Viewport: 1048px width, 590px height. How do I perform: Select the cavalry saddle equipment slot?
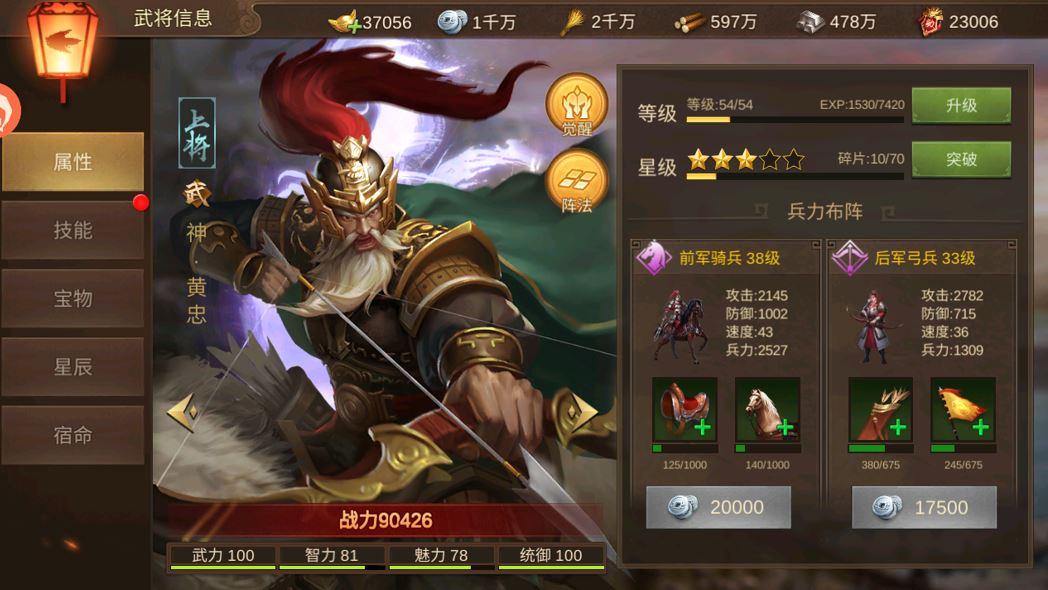pos(684,409)
